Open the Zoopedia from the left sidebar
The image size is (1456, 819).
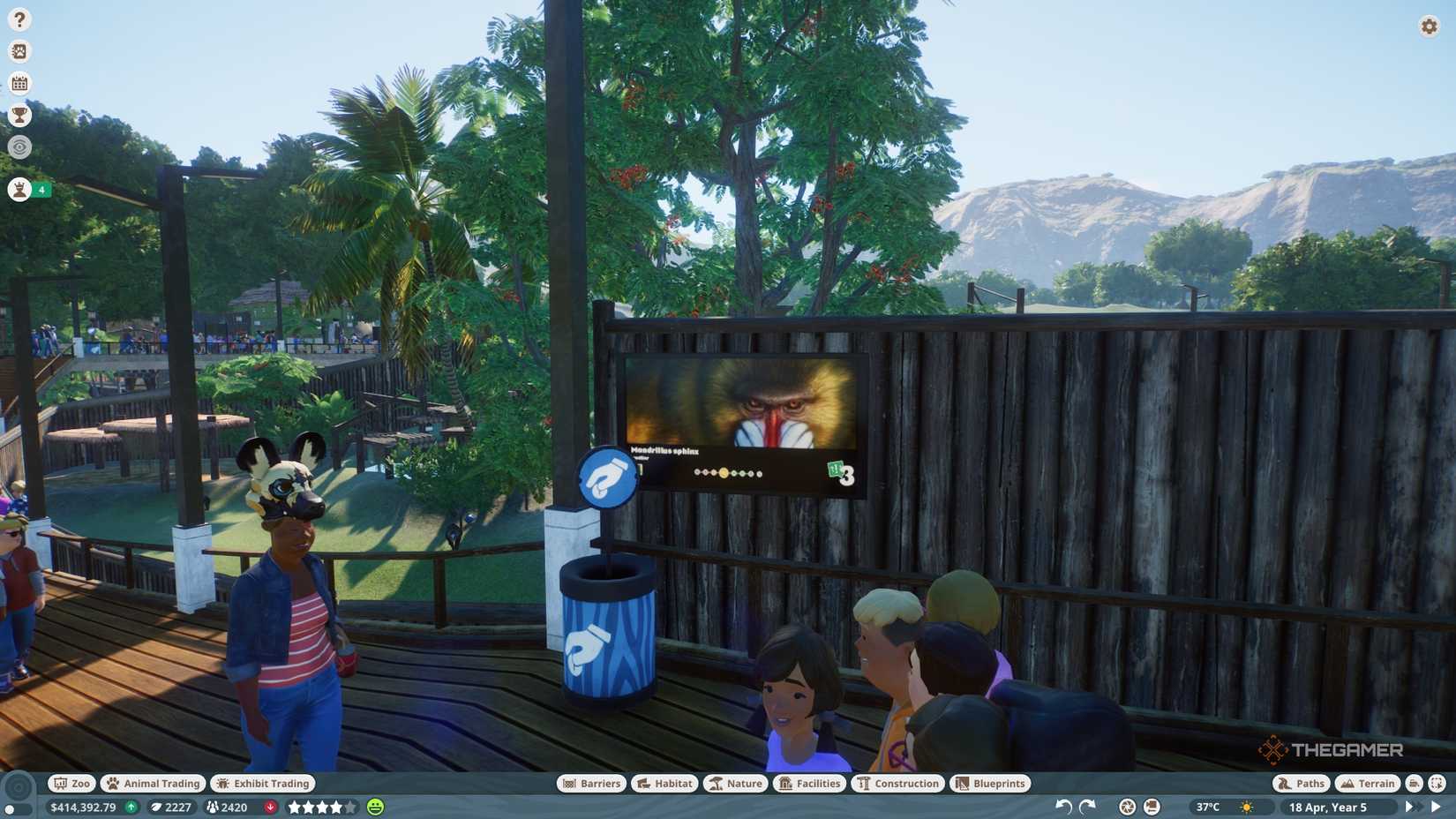[x=19, y=51]
